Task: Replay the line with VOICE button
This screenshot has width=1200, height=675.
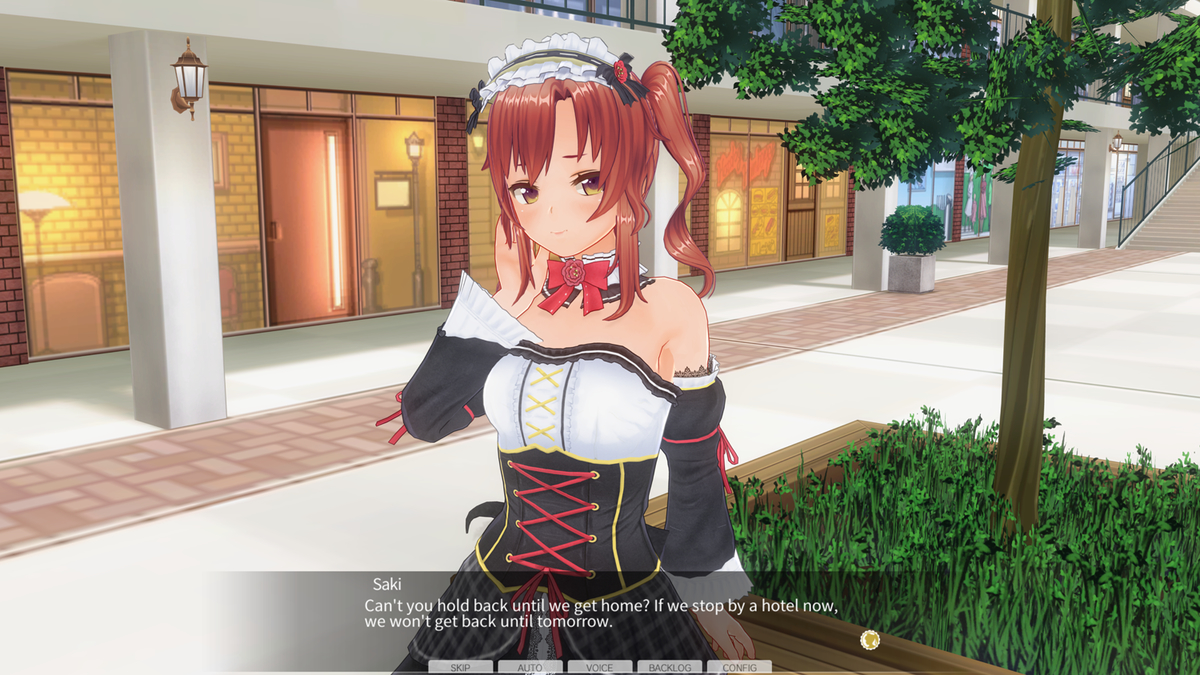Action: (600, 667)
